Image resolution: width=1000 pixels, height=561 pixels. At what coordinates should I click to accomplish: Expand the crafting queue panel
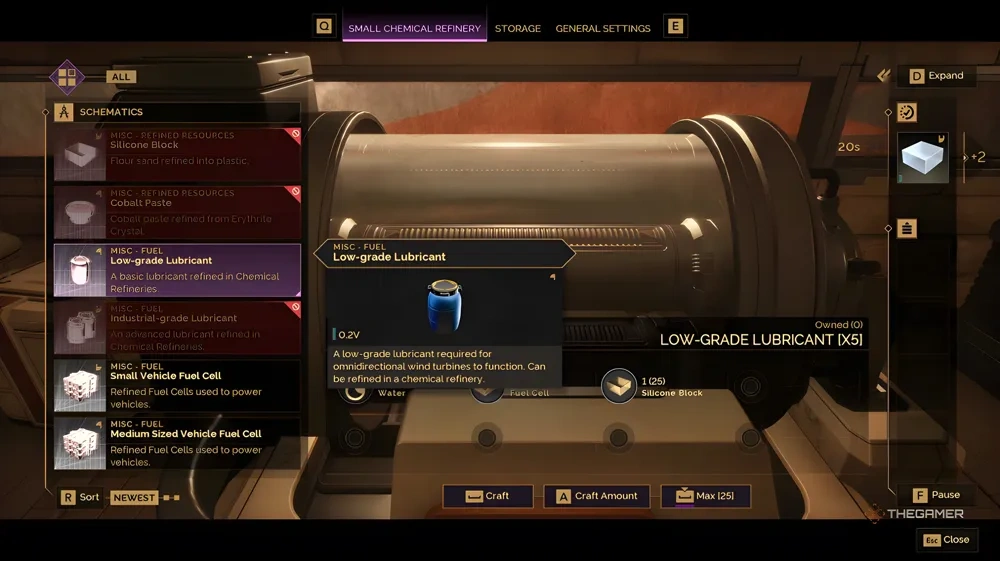point(936,76)
